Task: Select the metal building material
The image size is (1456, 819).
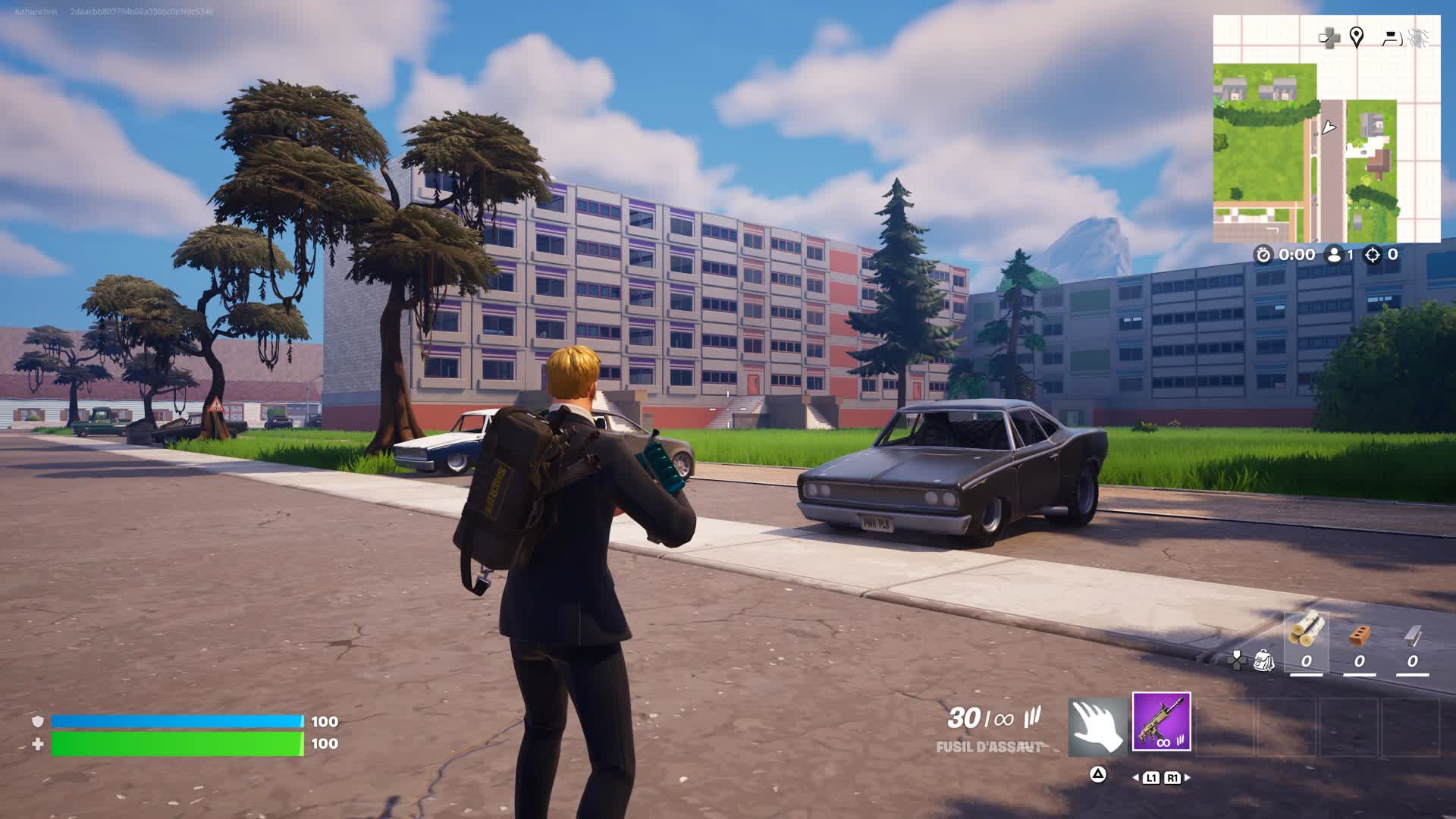Action: [1412, 635]
